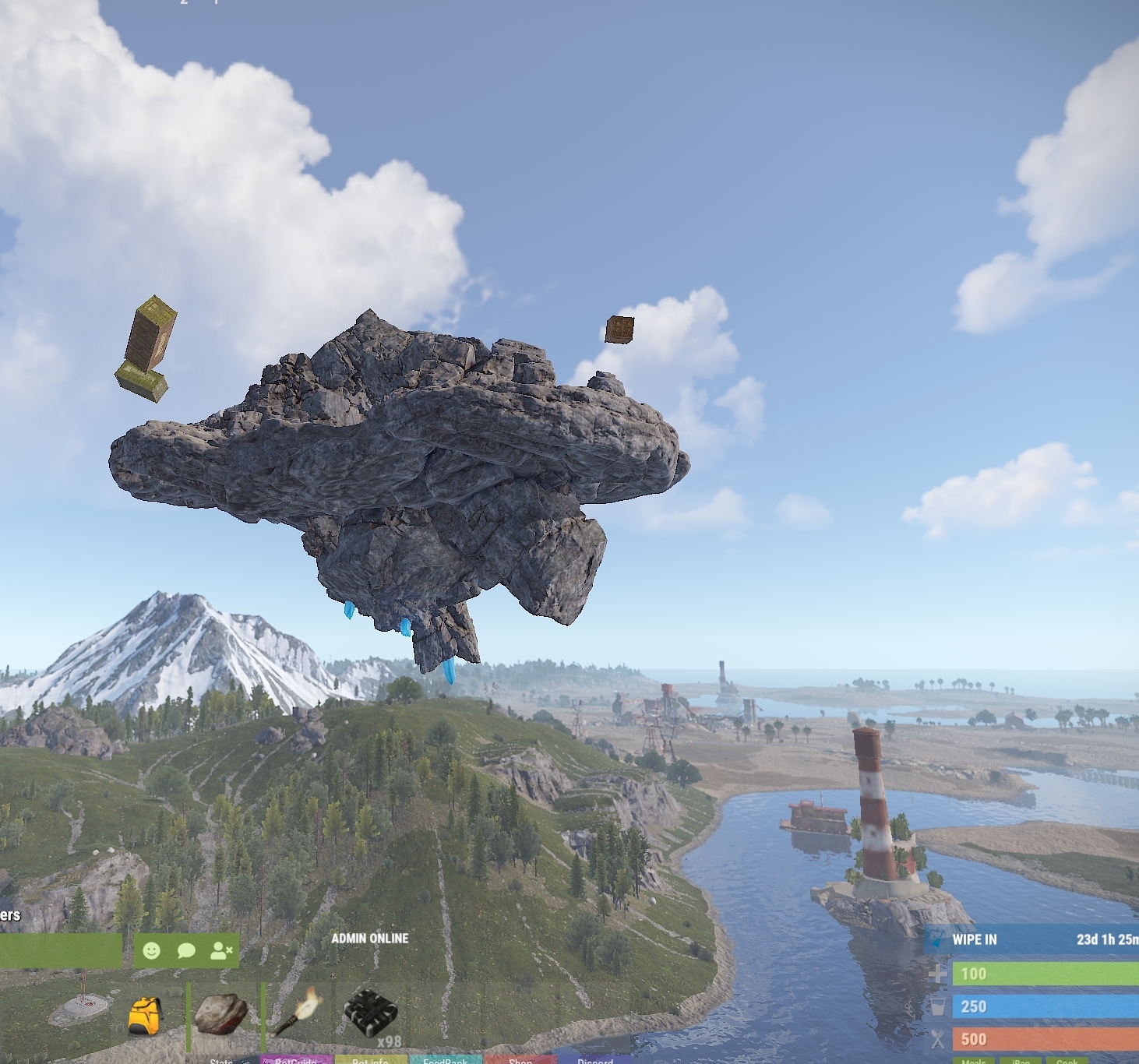1139x1064 pixels.
Task: Select the black item stack of 98
Action: pyautogui.click(x=371, y=1013)
